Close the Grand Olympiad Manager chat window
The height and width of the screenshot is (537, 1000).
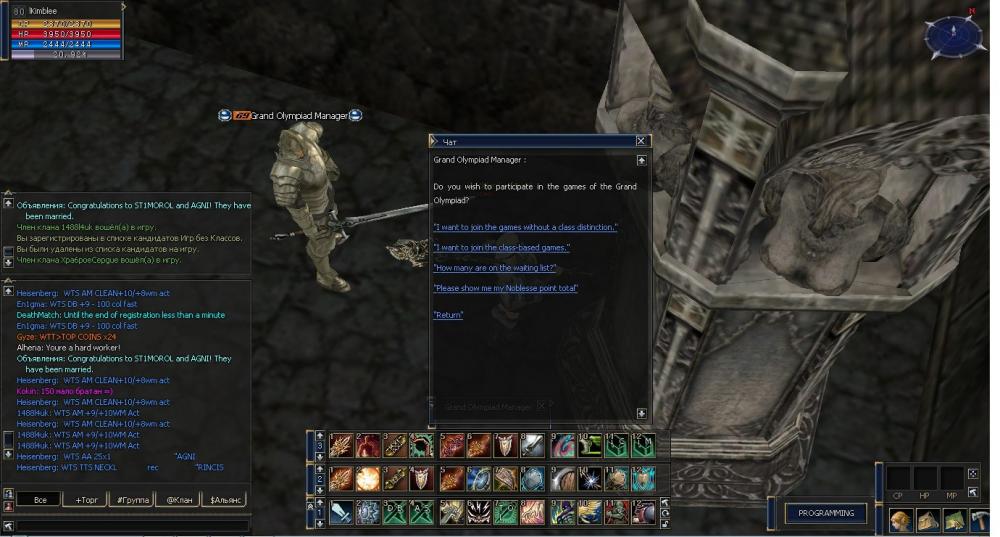641,141
